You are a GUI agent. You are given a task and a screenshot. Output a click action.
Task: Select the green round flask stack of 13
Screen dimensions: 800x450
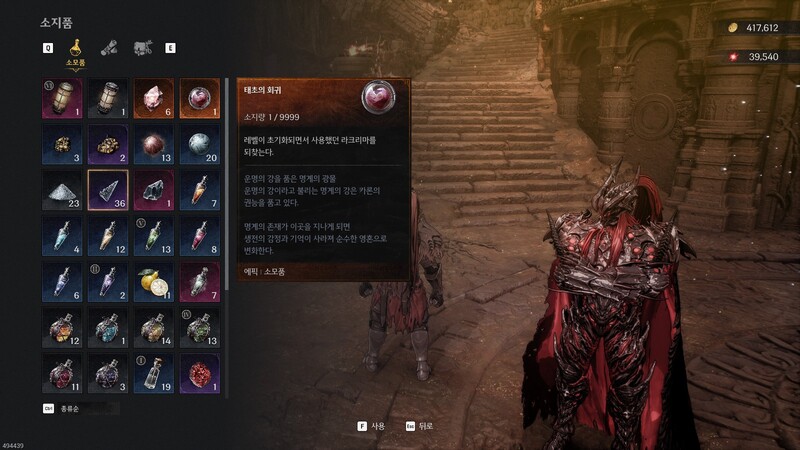point(198,326)
